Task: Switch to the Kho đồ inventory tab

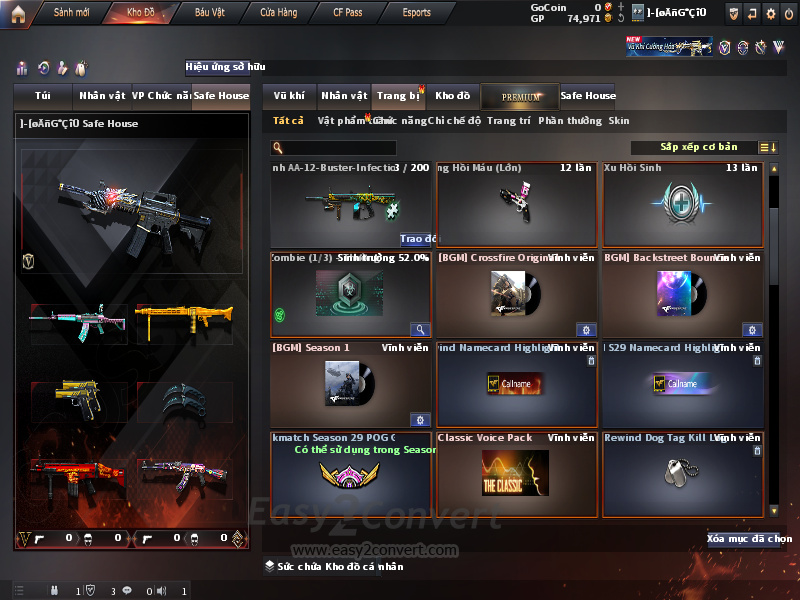Action: 452,96
